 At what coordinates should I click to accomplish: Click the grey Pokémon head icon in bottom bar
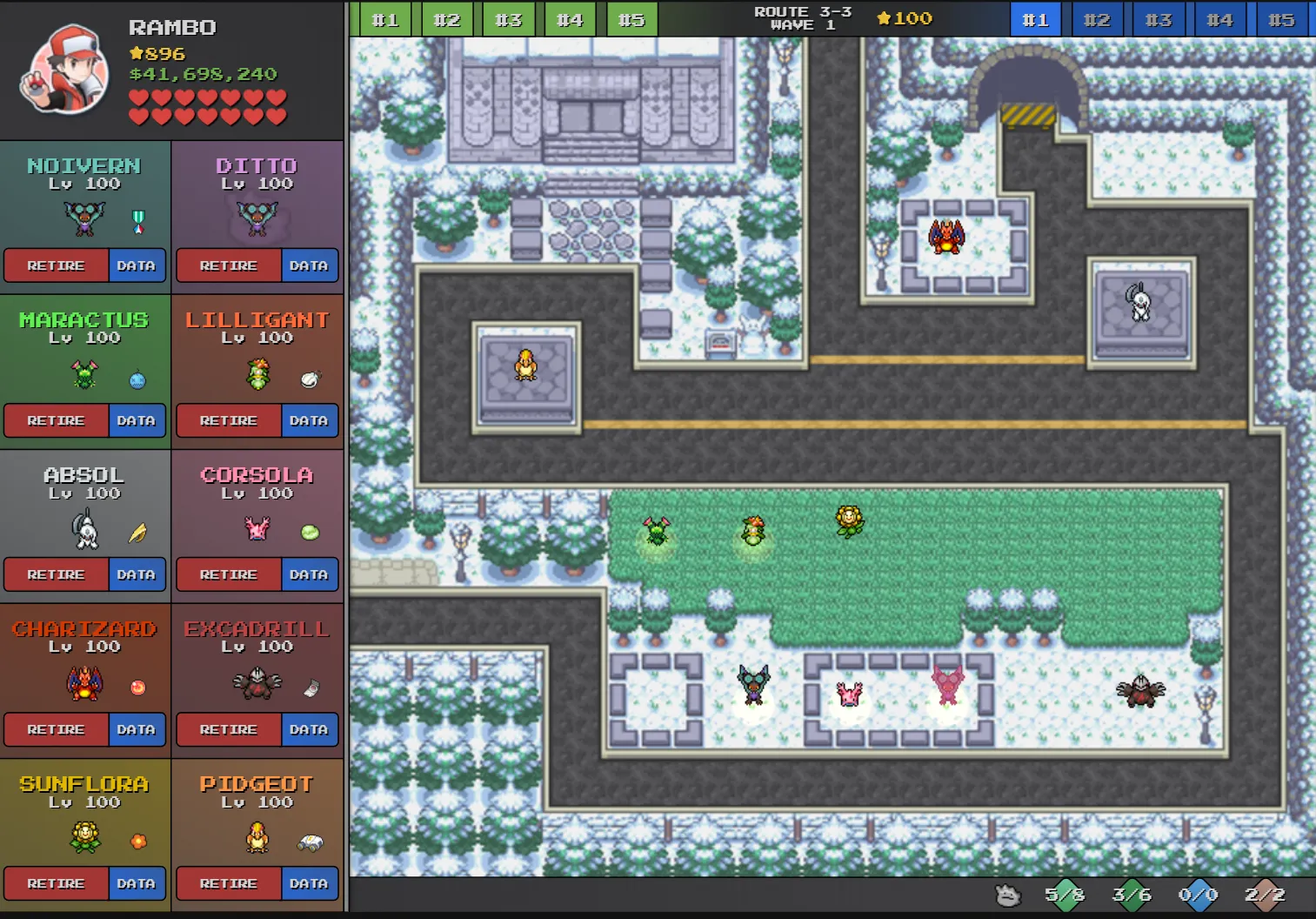coord(1007,895)
